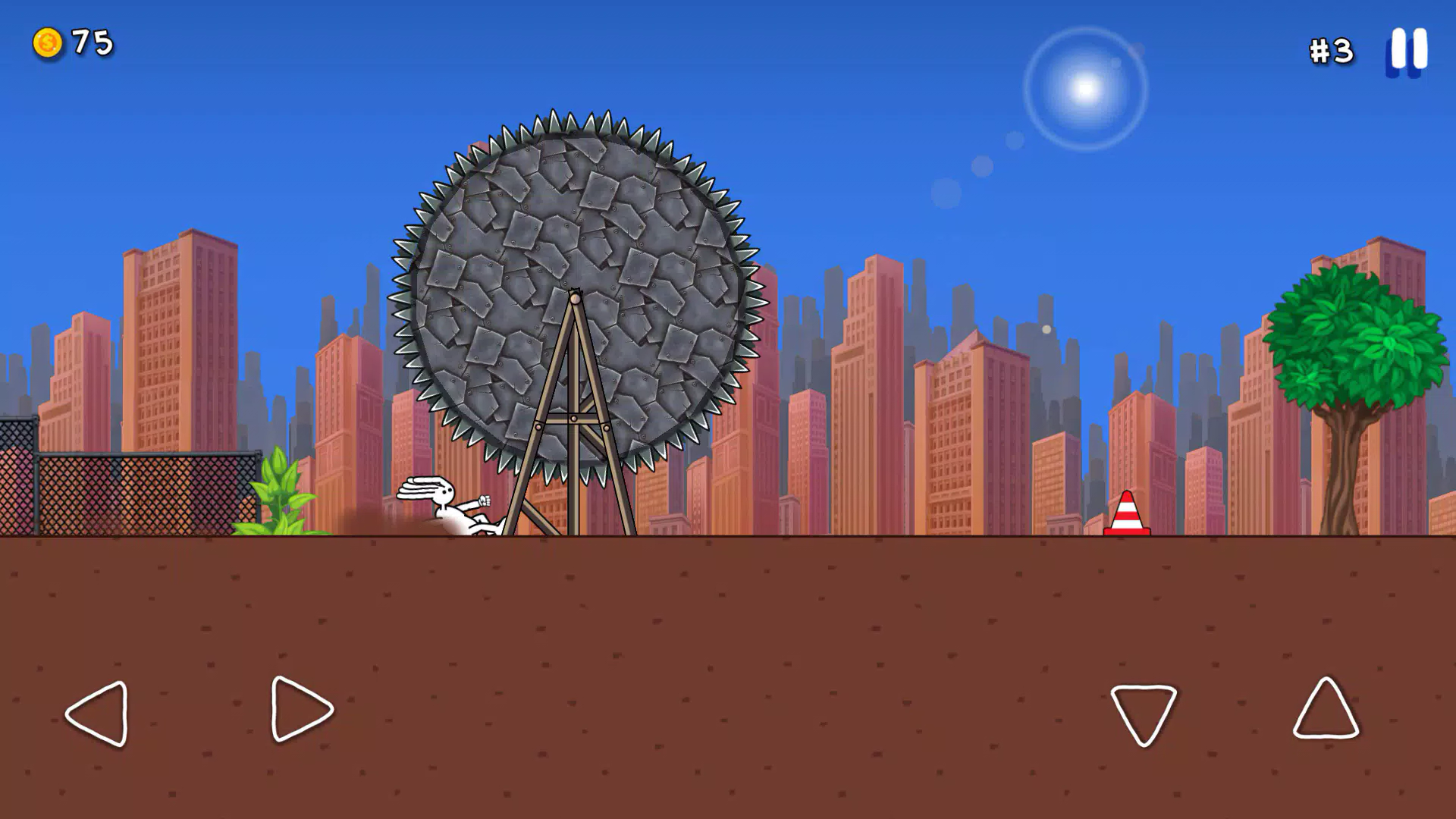Click the gold coin icon in the counter
This screenshot has height=819, width=1456.
tap(47, 43)
